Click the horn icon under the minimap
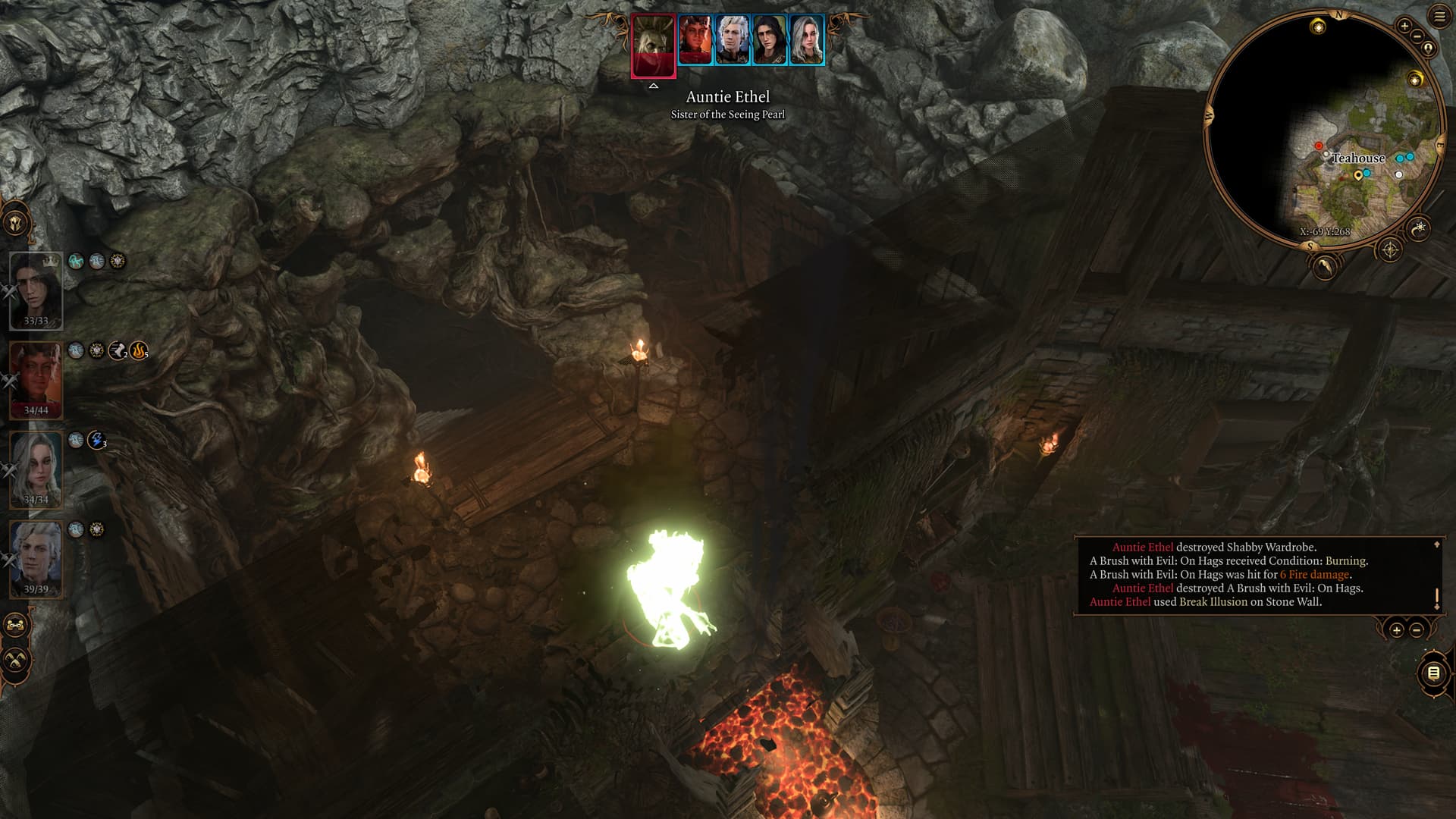The width and height of the screenshot is (1456, 819). 1324,266
